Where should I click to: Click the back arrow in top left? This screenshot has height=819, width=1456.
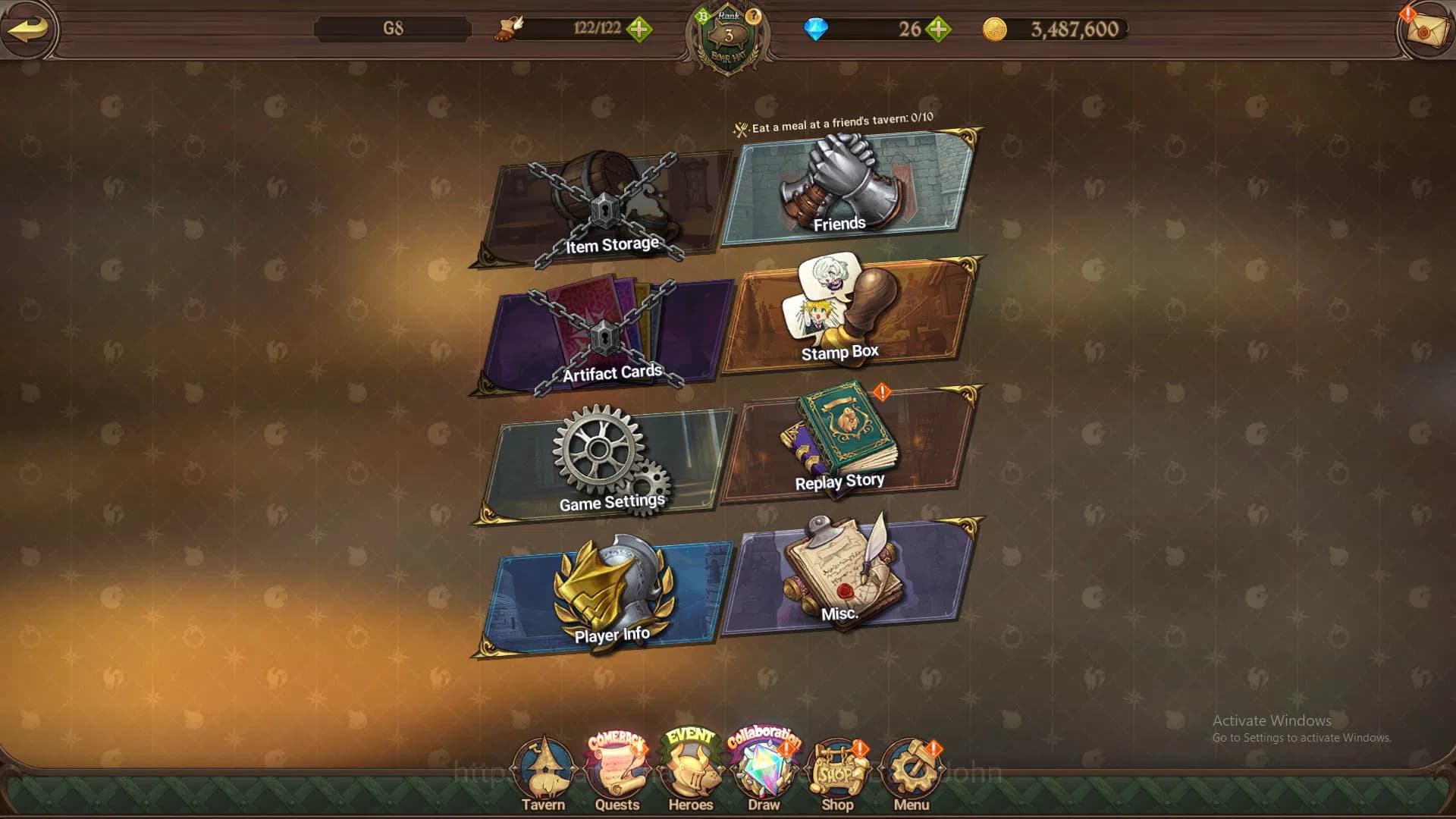tap(29, 30)
